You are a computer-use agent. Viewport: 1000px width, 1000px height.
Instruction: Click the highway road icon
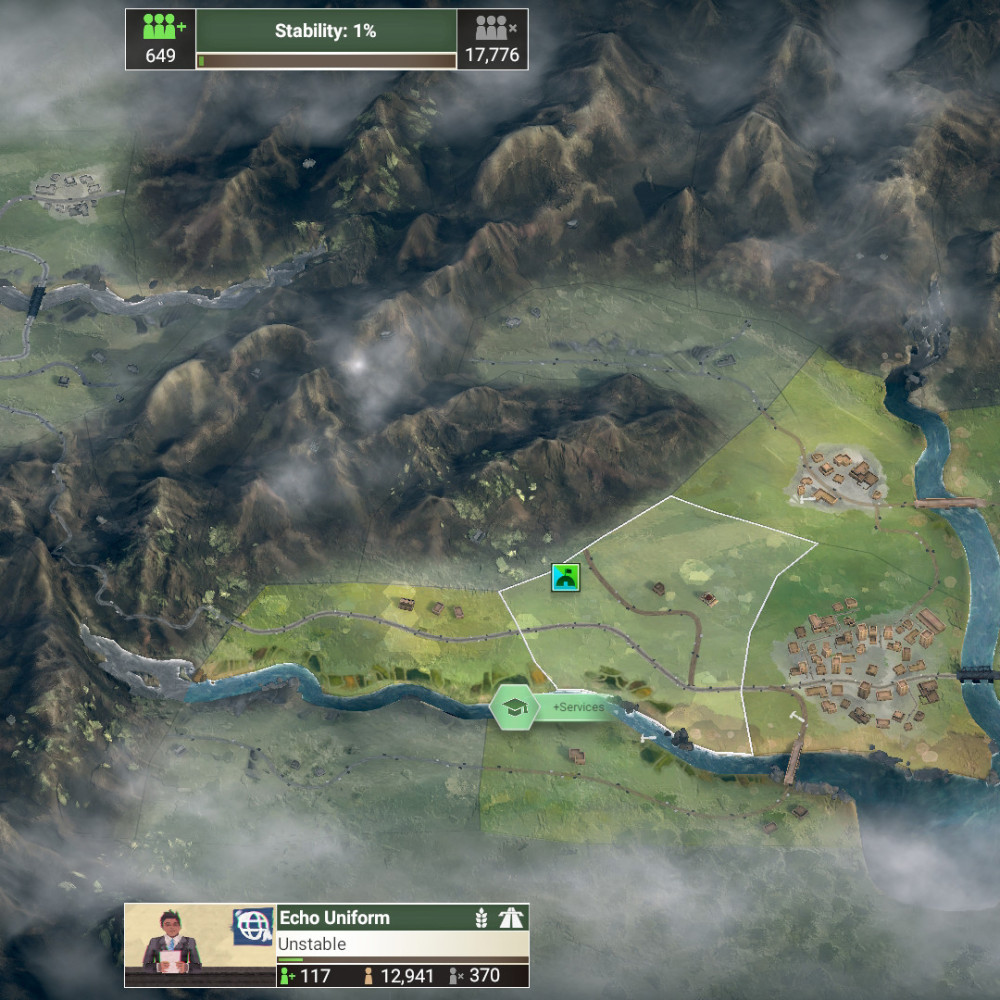511,918
